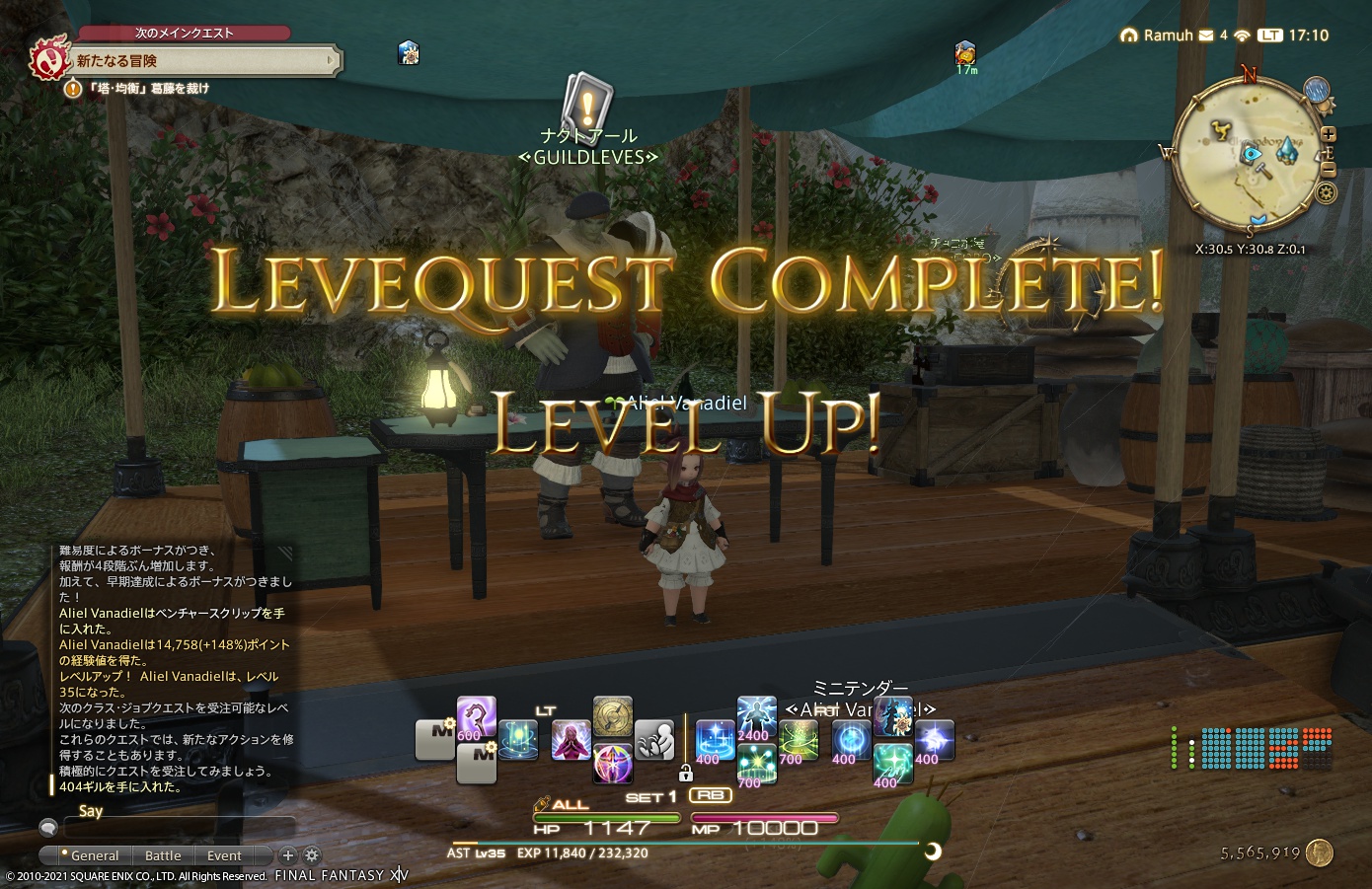Switch to the Event chat tab

pos(224,855)
